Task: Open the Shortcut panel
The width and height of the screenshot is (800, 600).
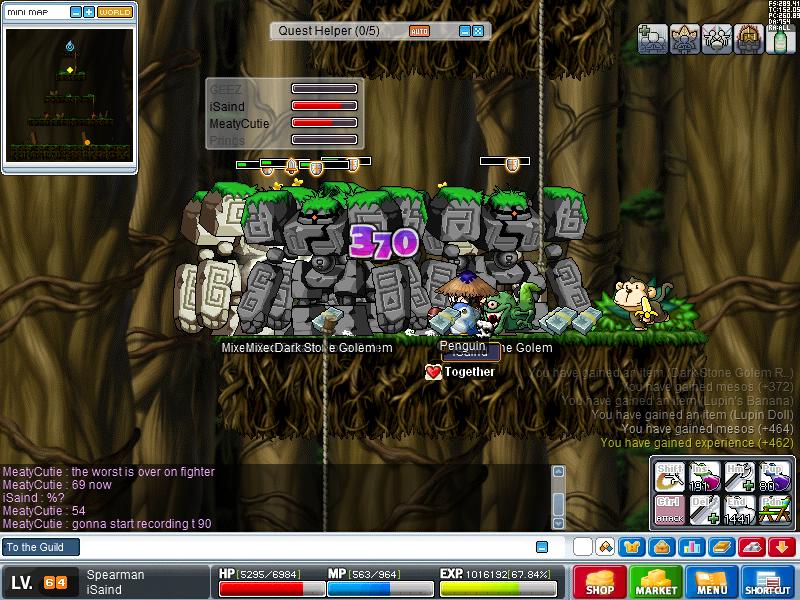Action: (768, 582)
